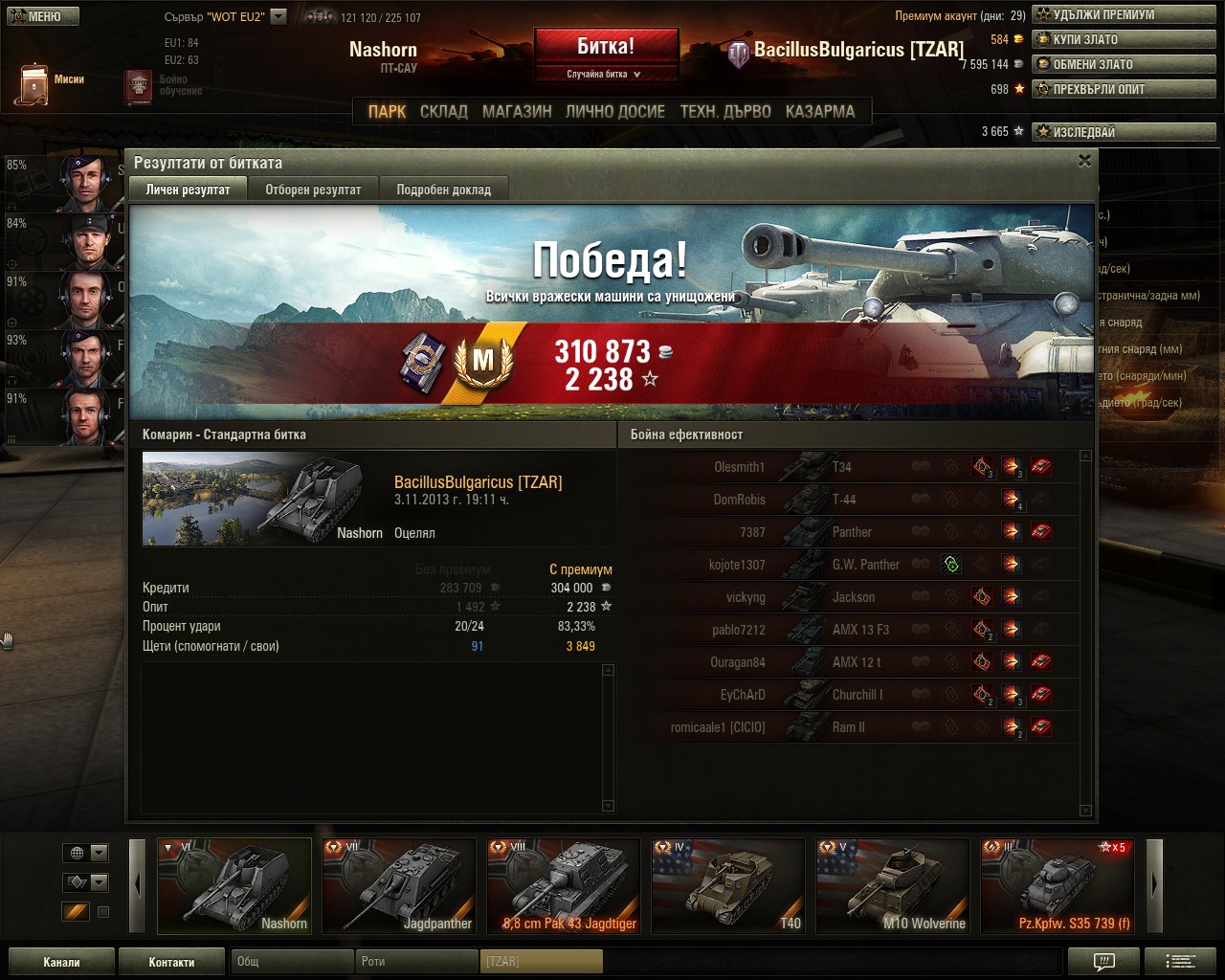Select the M10 Wolverine tank
The image size is (1225, 980).
click(893, 885)
